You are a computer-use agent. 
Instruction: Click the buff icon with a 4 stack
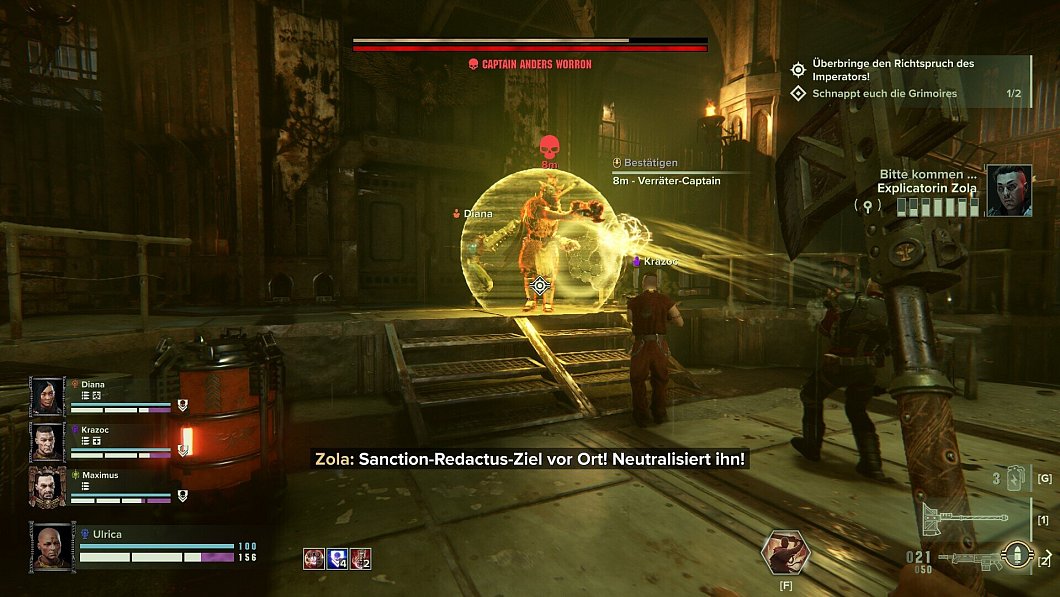(x=337, y=558)
